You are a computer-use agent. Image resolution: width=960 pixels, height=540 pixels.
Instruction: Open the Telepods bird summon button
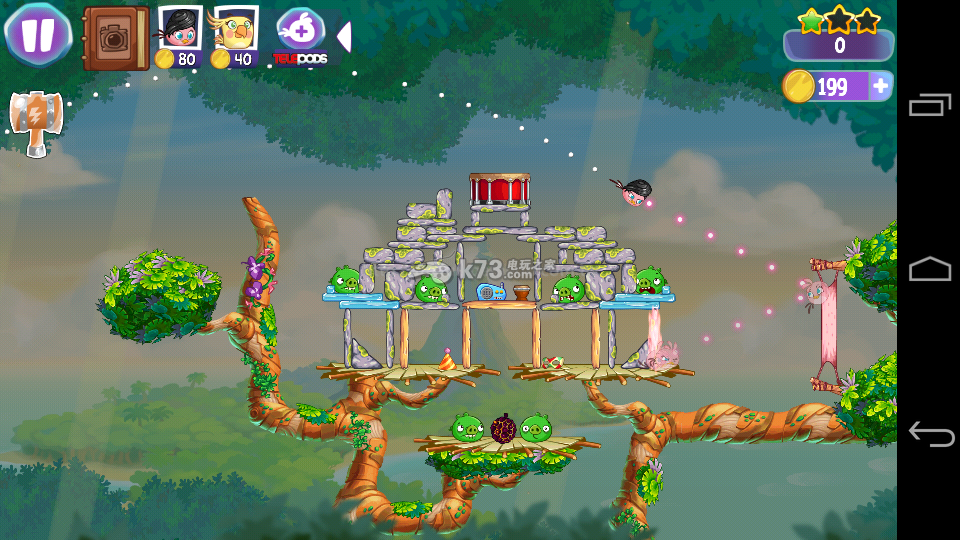point(299,36)
